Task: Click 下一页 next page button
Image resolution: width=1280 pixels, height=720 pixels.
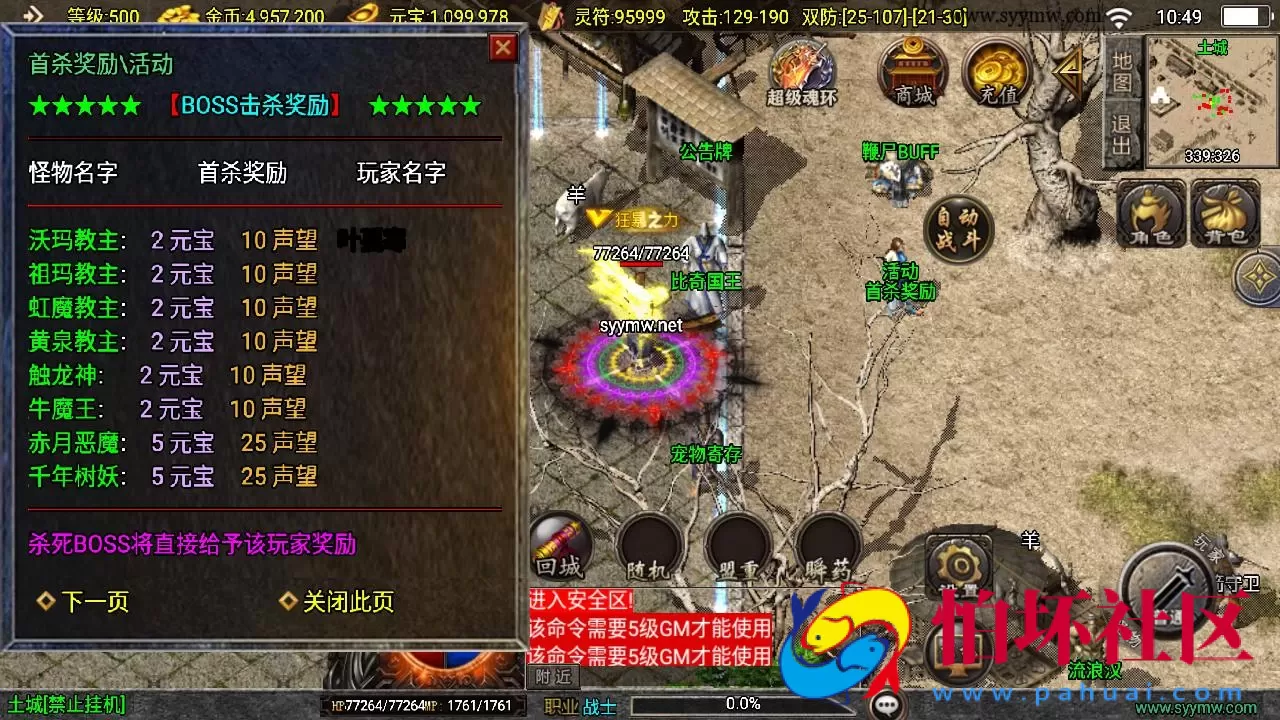Action: pyautogui.click(x=93, y=602)
